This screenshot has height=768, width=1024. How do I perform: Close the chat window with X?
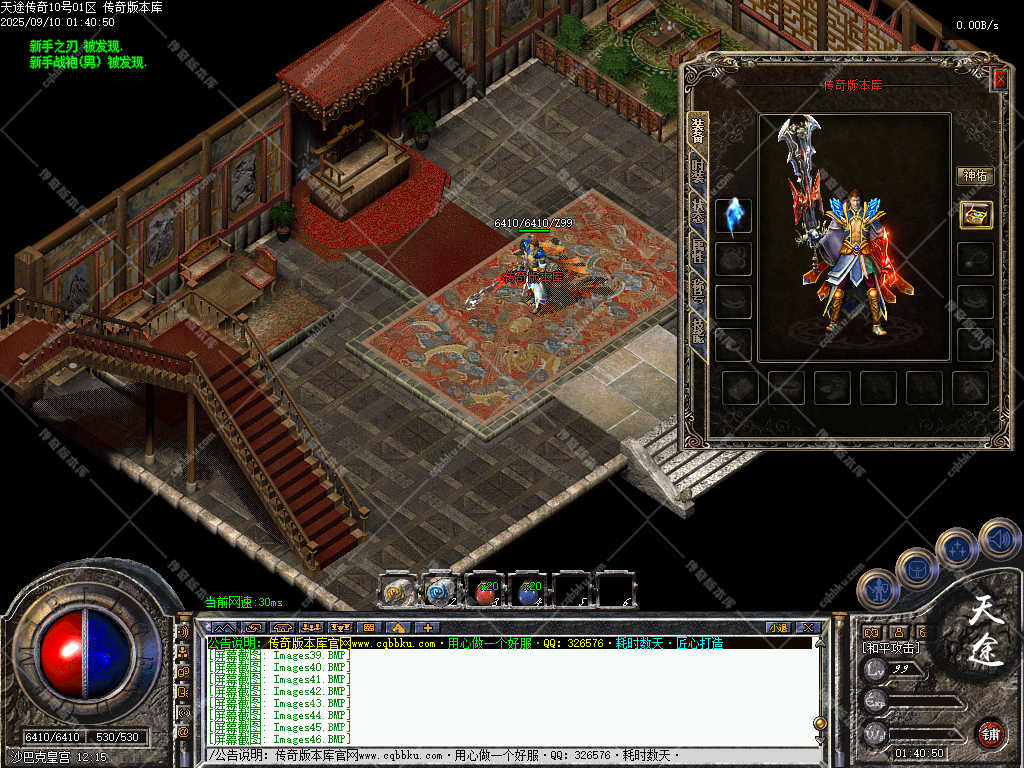click(808, 628)
